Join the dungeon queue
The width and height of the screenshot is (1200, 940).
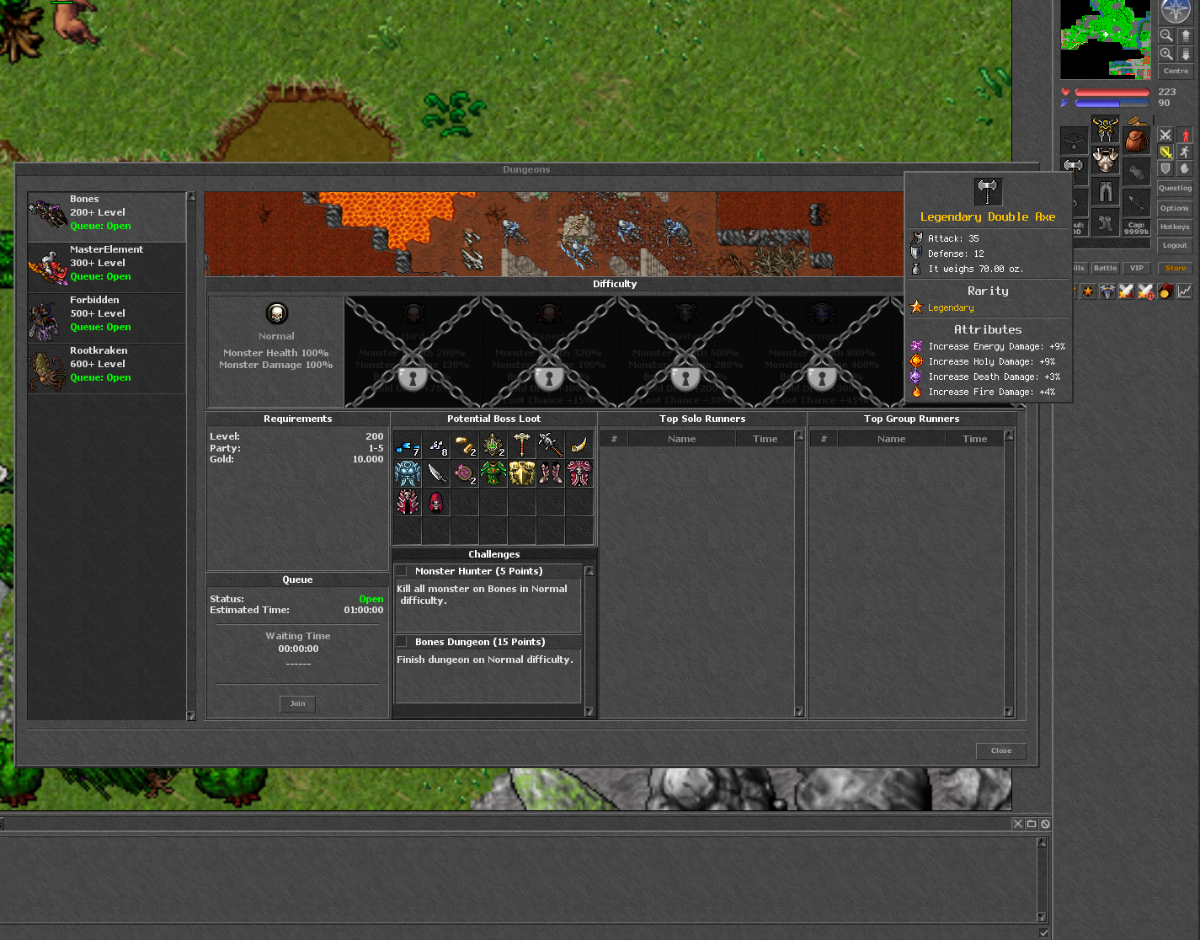click(x=297, y=704)
